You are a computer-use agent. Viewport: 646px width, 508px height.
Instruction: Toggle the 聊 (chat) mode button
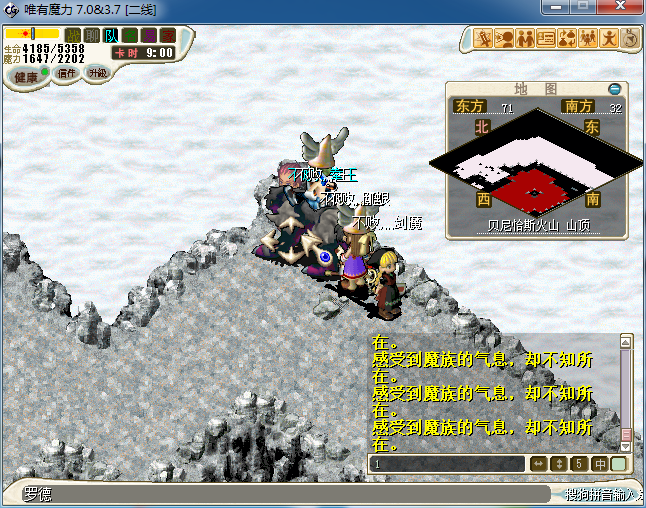coord(92,36)
